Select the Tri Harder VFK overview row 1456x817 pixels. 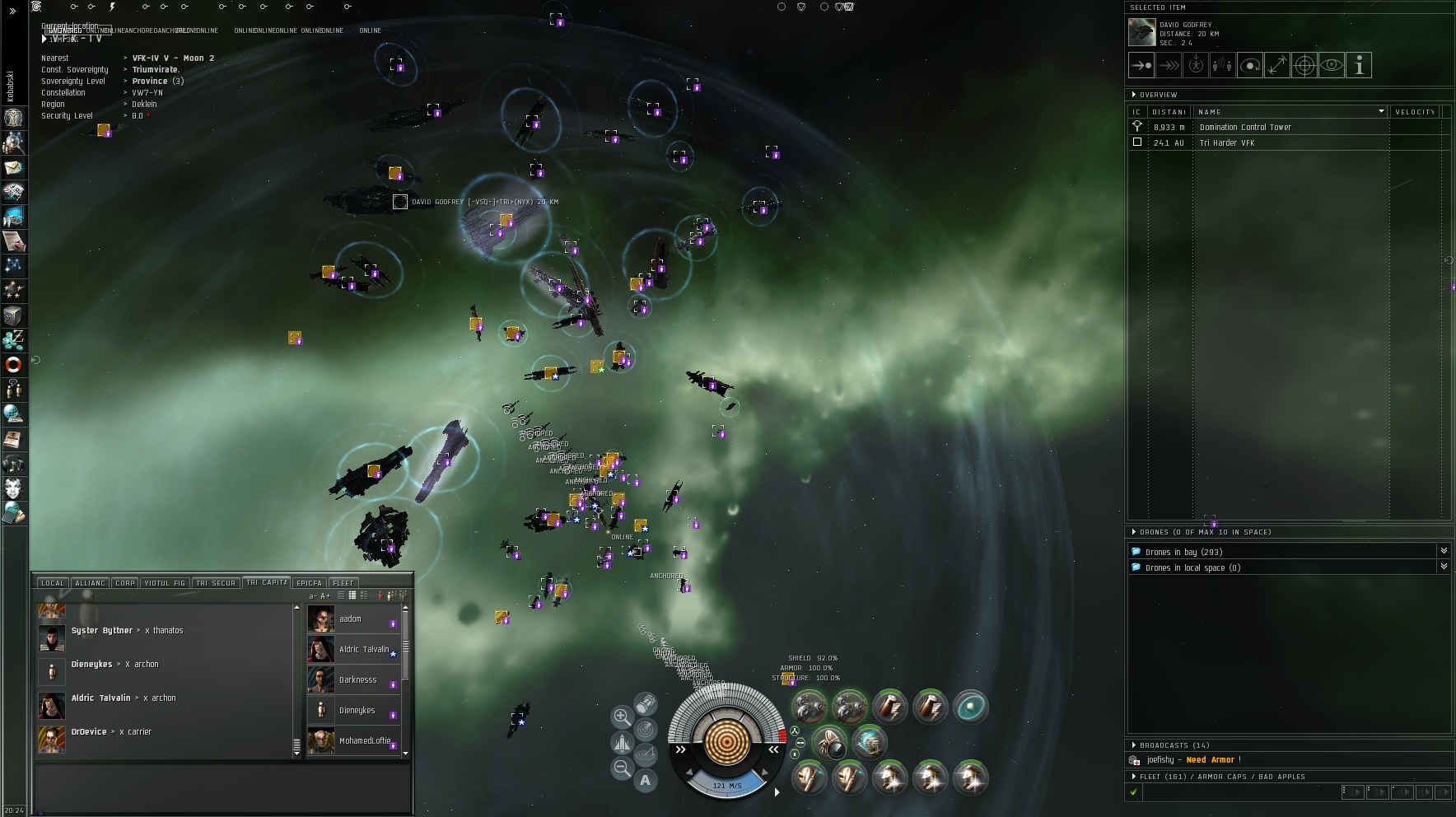pyautogui.click(x=1226, y=143)
